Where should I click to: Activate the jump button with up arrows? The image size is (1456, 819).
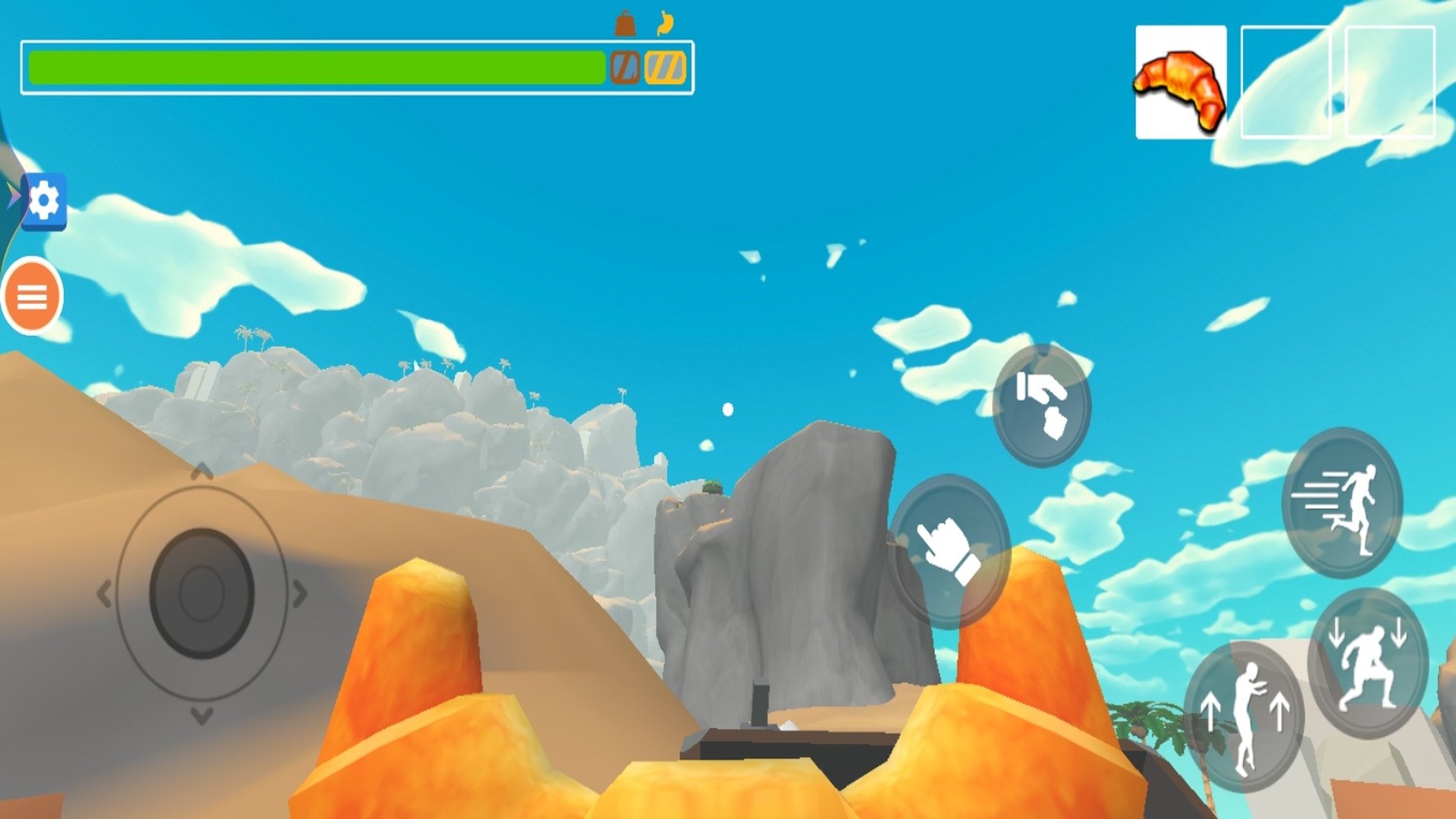click(x=1244, y=717)
